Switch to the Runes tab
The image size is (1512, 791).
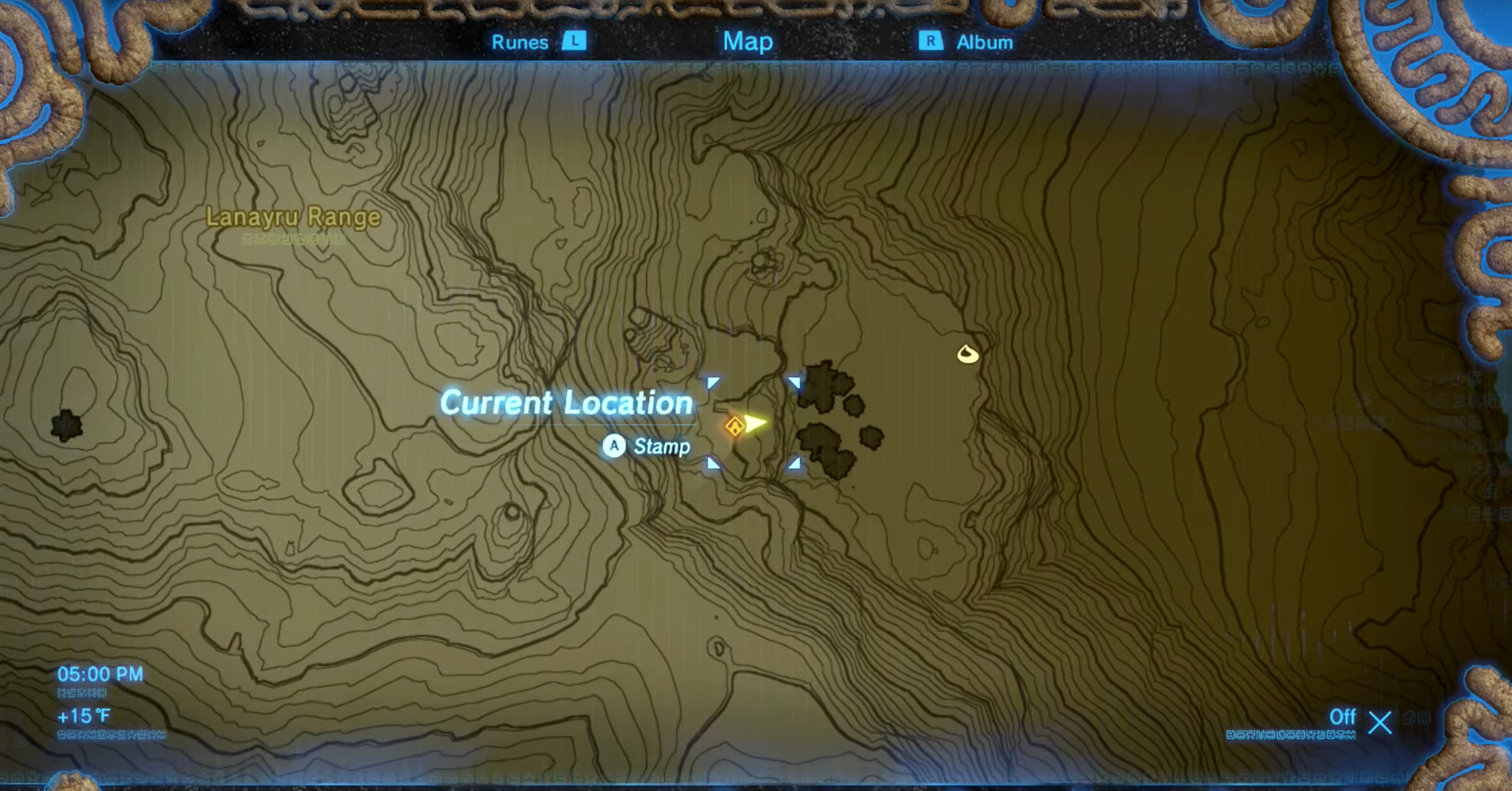pyautogui.click(x=522, y=41)
